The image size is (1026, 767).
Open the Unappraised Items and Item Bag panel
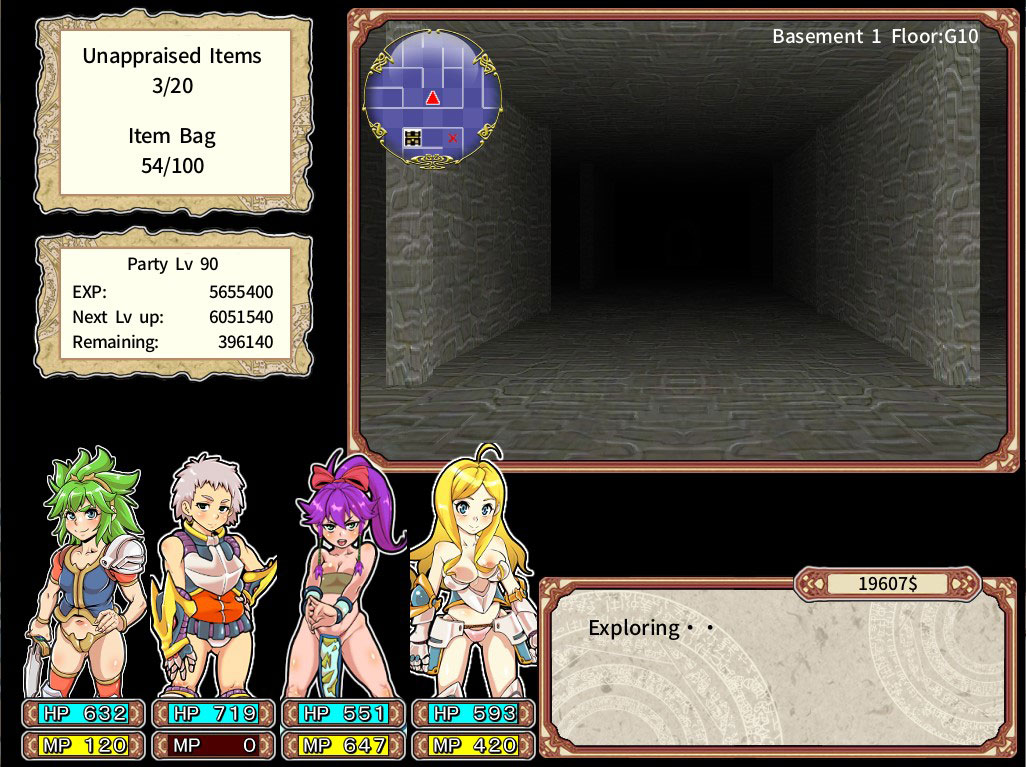(175, 111)
